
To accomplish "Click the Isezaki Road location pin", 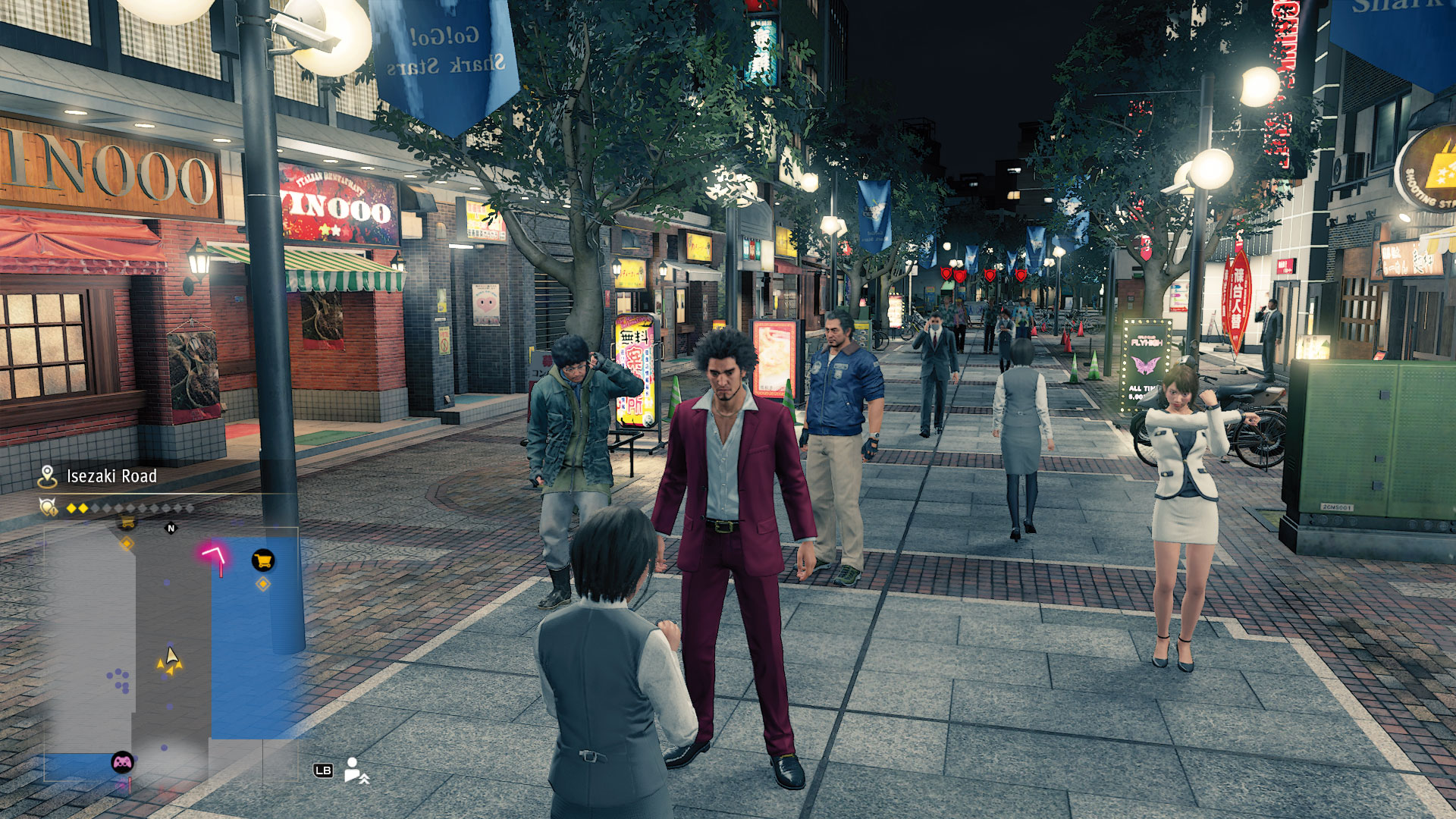I will (x=47, y=476).
